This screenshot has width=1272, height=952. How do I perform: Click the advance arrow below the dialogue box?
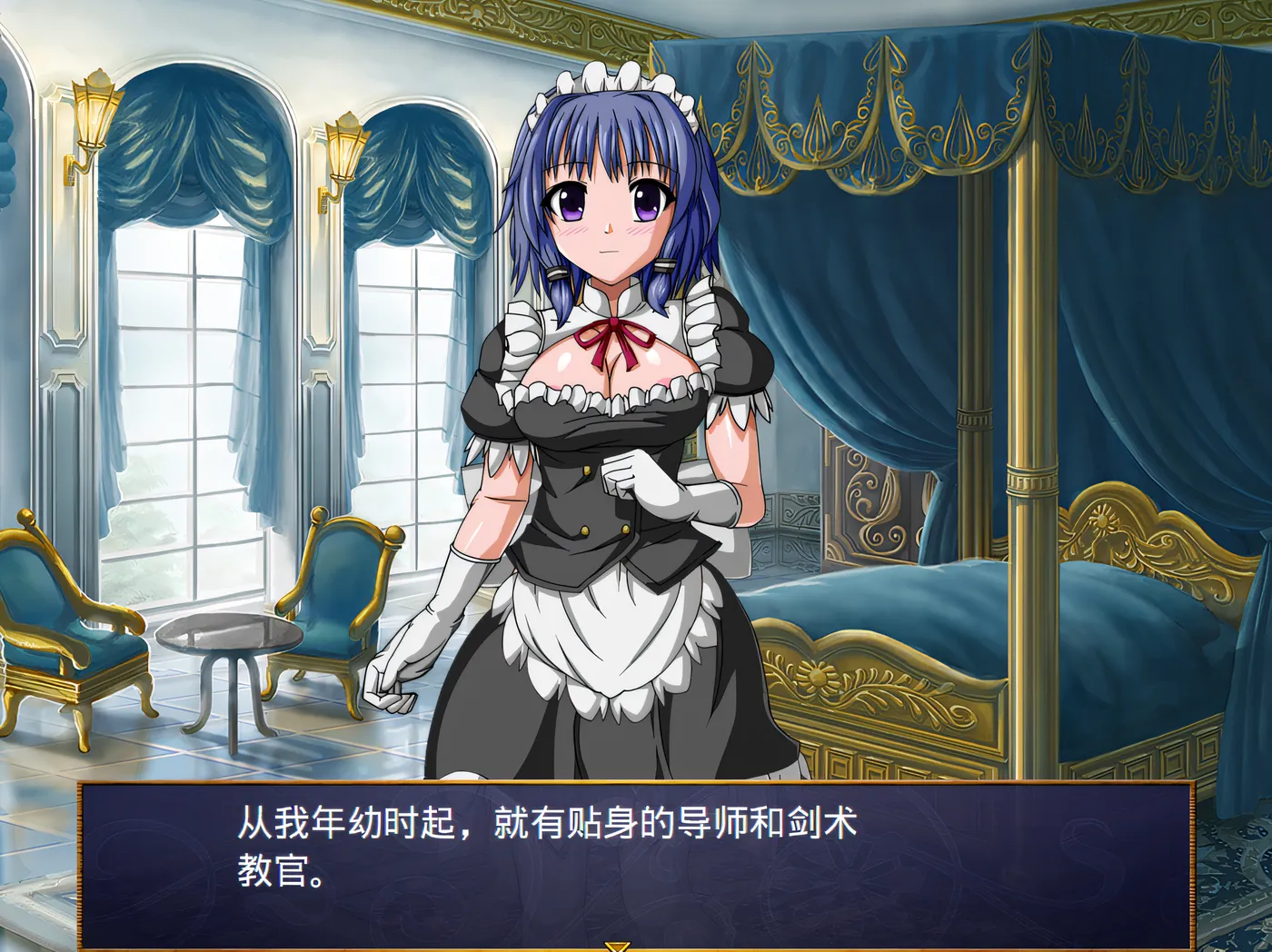(617, 947)
